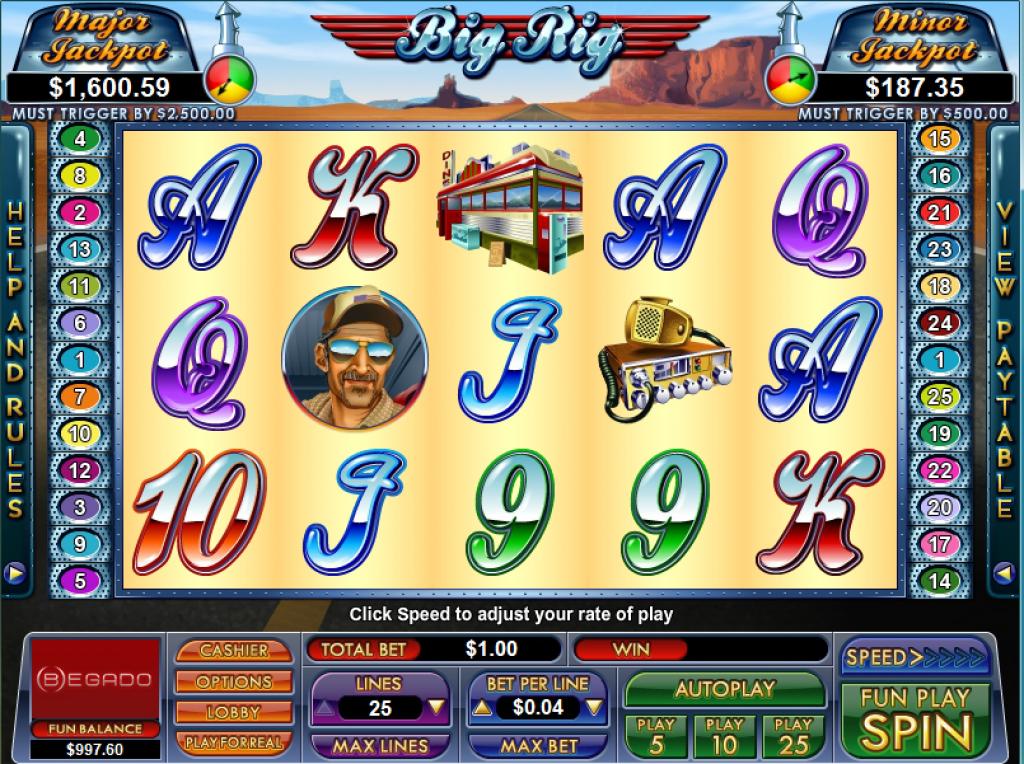
Task: Select Max Lines
Action: click(x=380, y=746)
